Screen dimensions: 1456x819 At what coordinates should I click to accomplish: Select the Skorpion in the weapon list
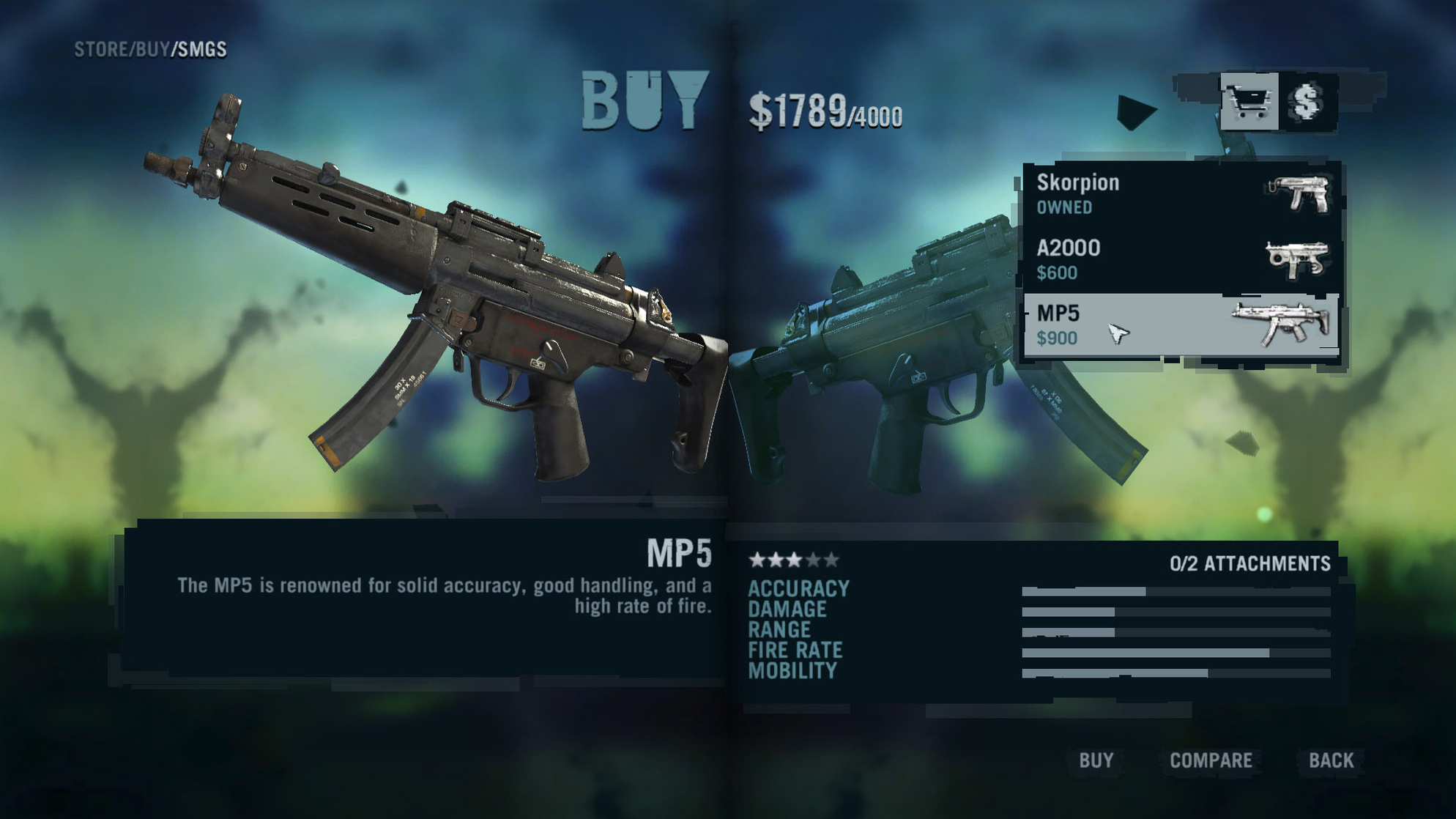click(x=1181, y=194)
